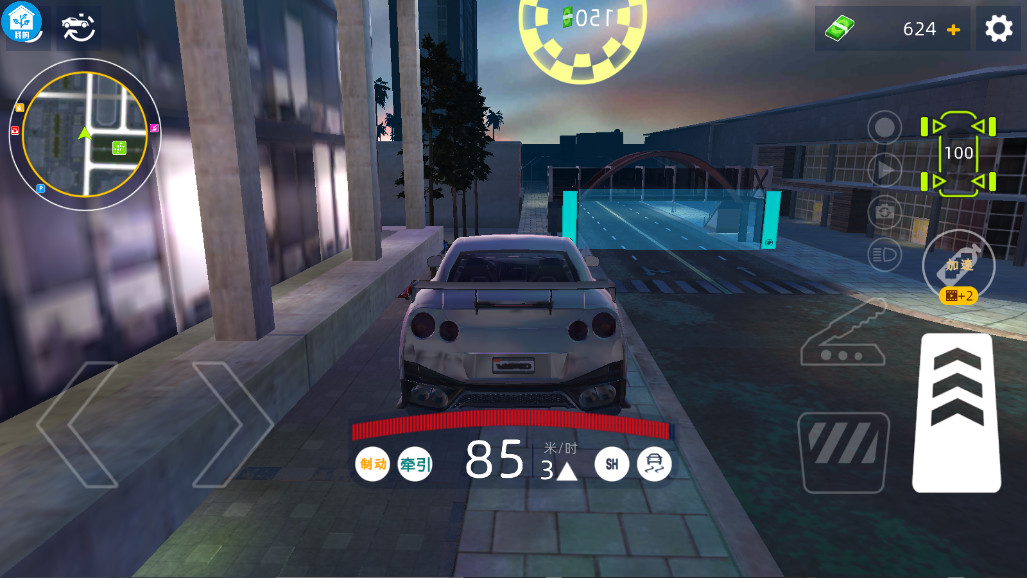Viewport: 1027px width, 578px height.
Task: Tap the replay play button
Action: [x=884, y=170]
